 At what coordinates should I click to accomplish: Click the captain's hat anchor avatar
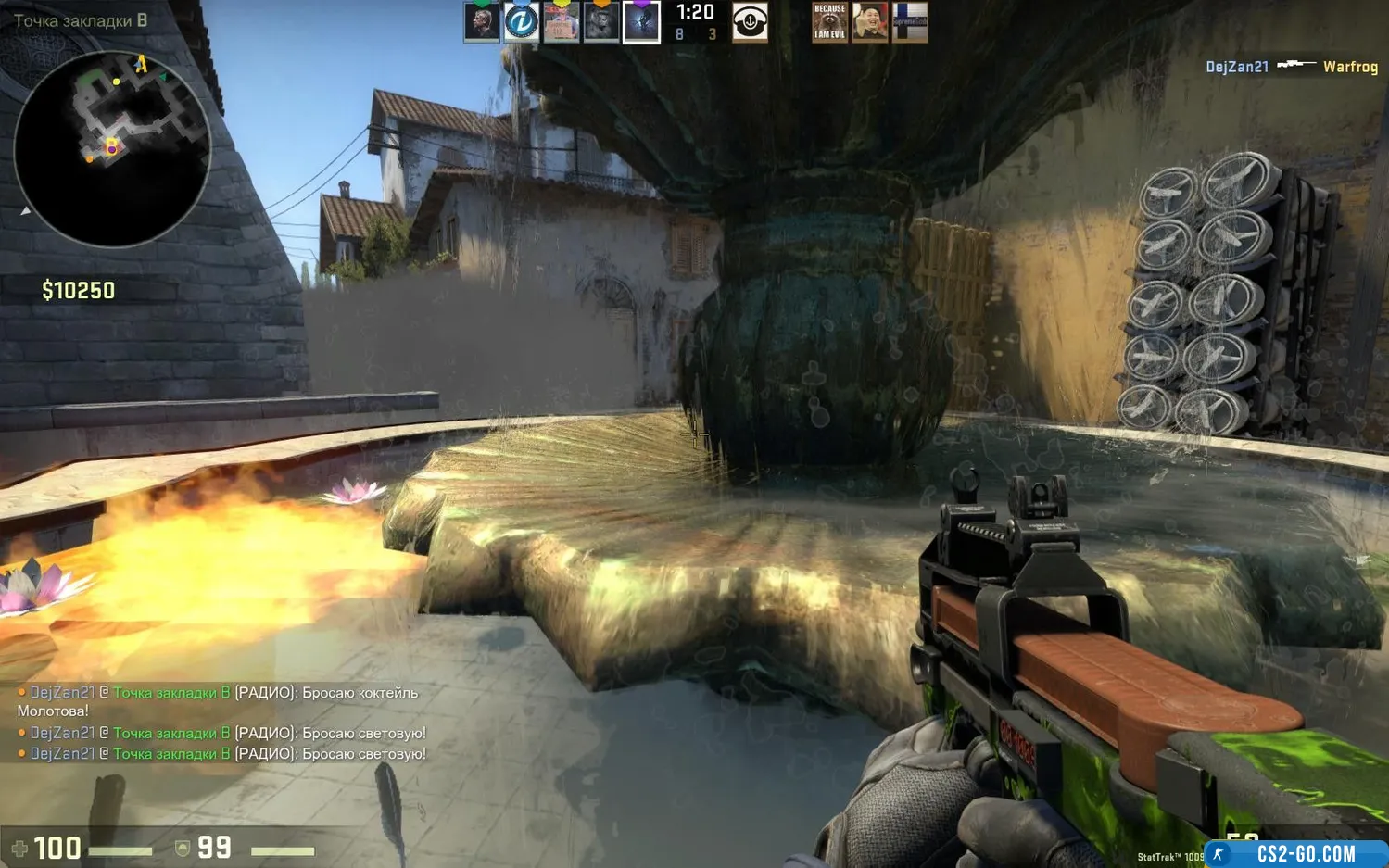click(x=750, y=22)
